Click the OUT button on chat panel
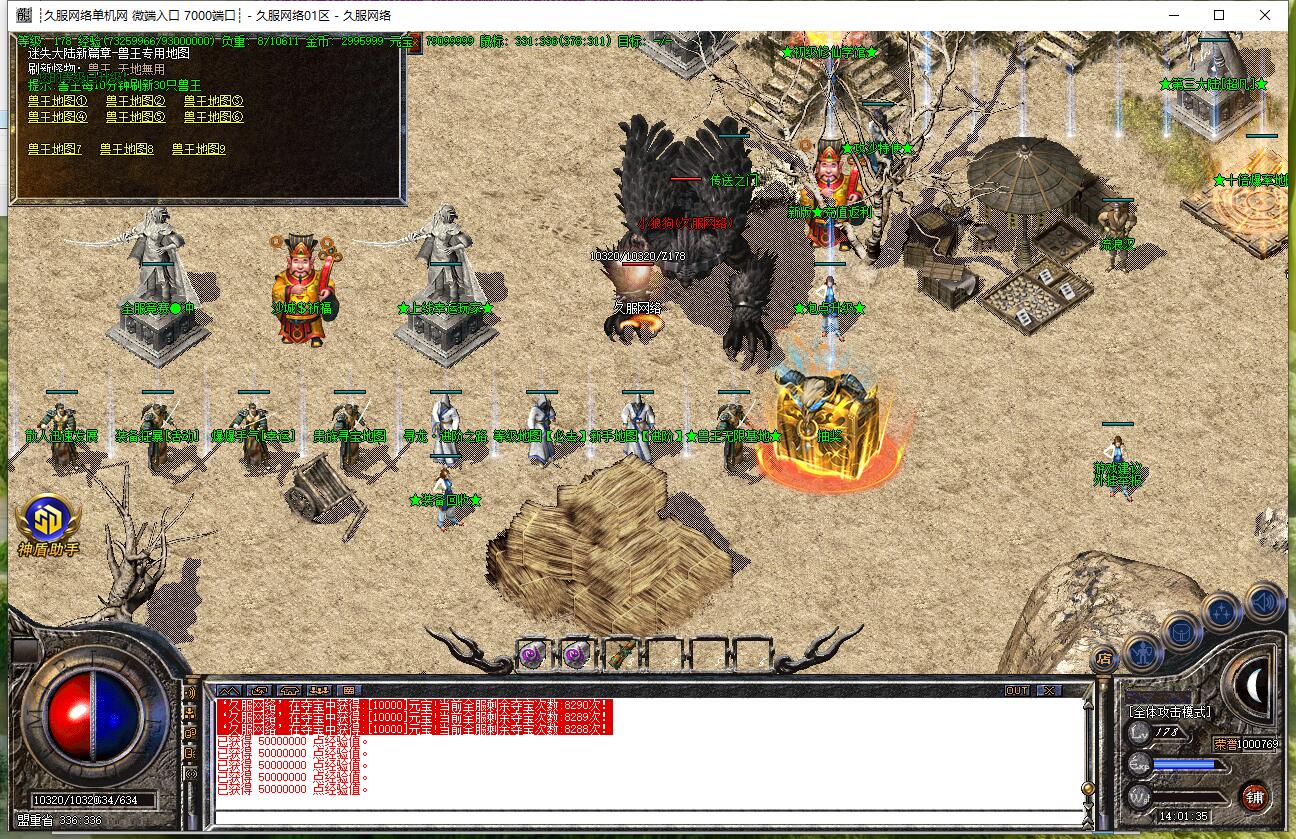This screenshot has width=1296, height=839. [1017, 690]
